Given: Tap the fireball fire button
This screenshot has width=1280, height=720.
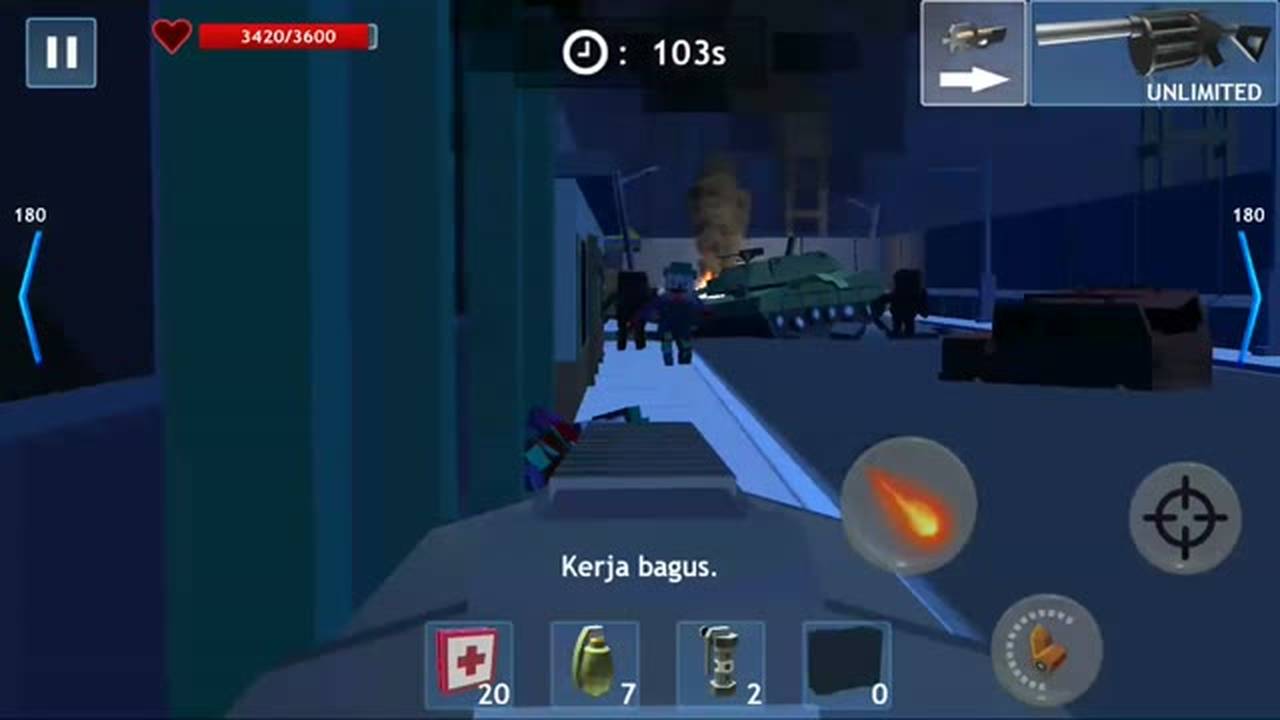Looking at the screenshot, I should coord(910,505).
